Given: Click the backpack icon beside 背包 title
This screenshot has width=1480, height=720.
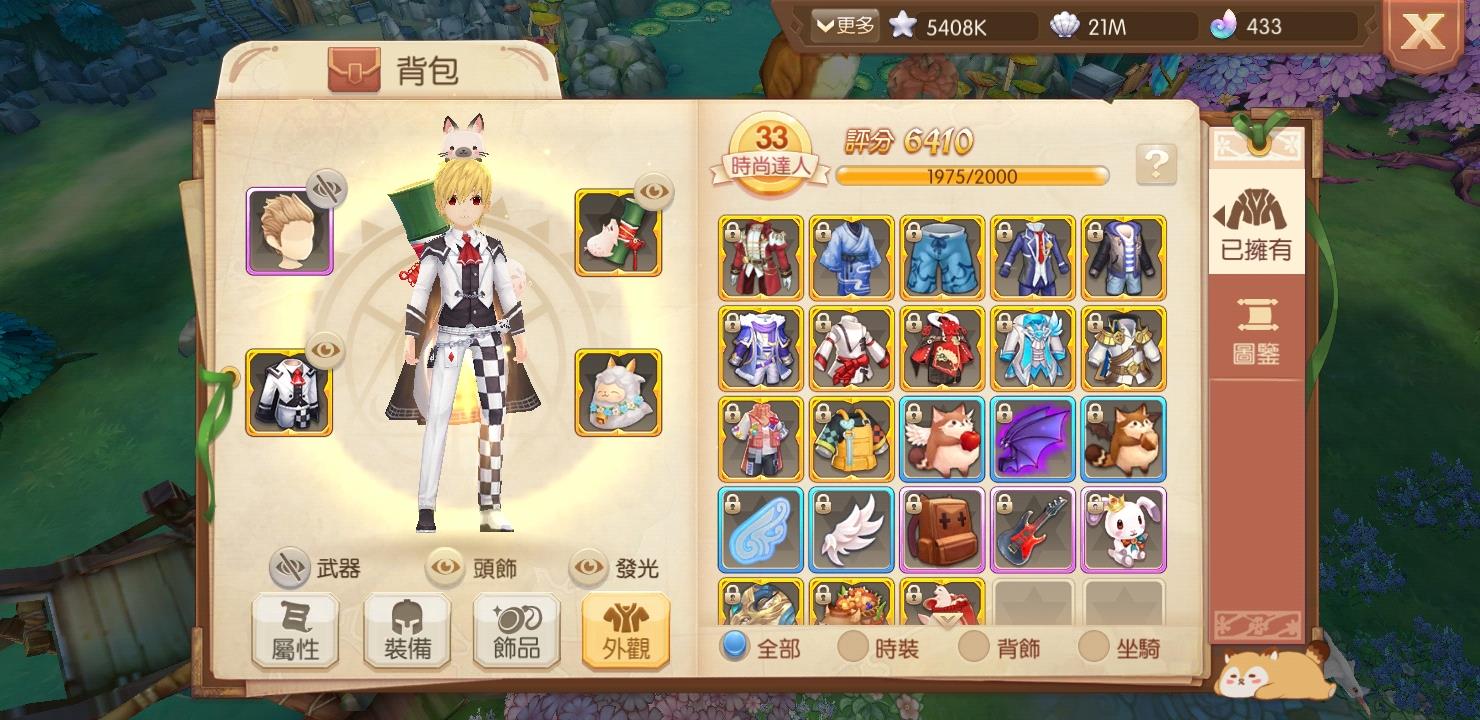Looking at the screenshot, I should click(x=356, y=69).
